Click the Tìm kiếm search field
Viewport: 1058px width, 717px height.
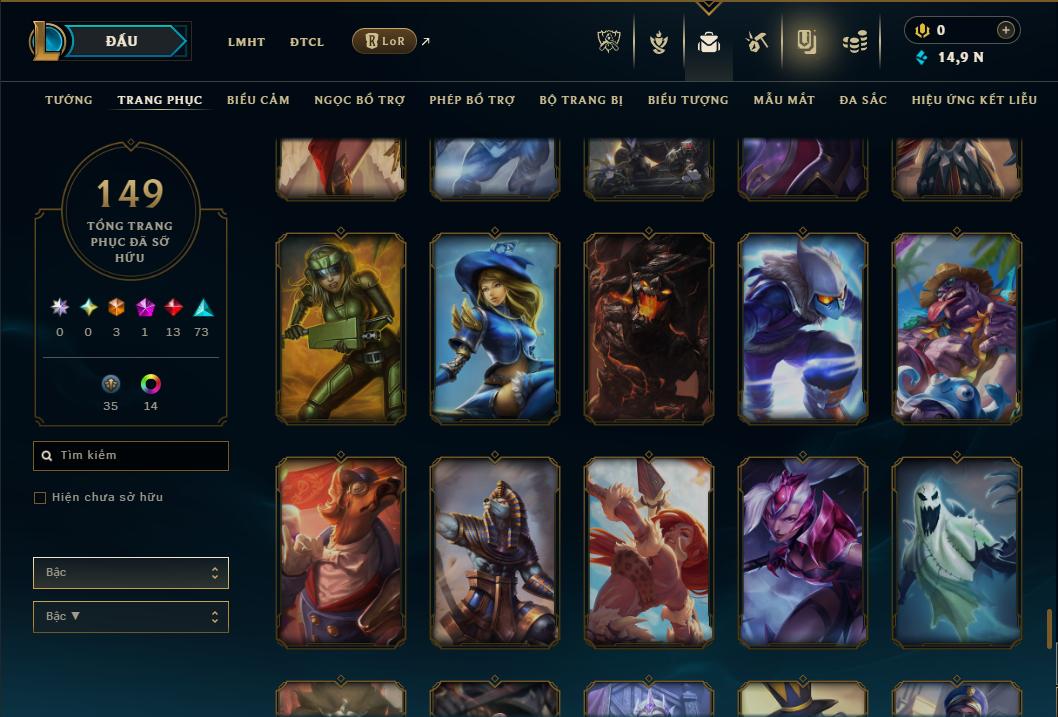click(x=131, y=456)
